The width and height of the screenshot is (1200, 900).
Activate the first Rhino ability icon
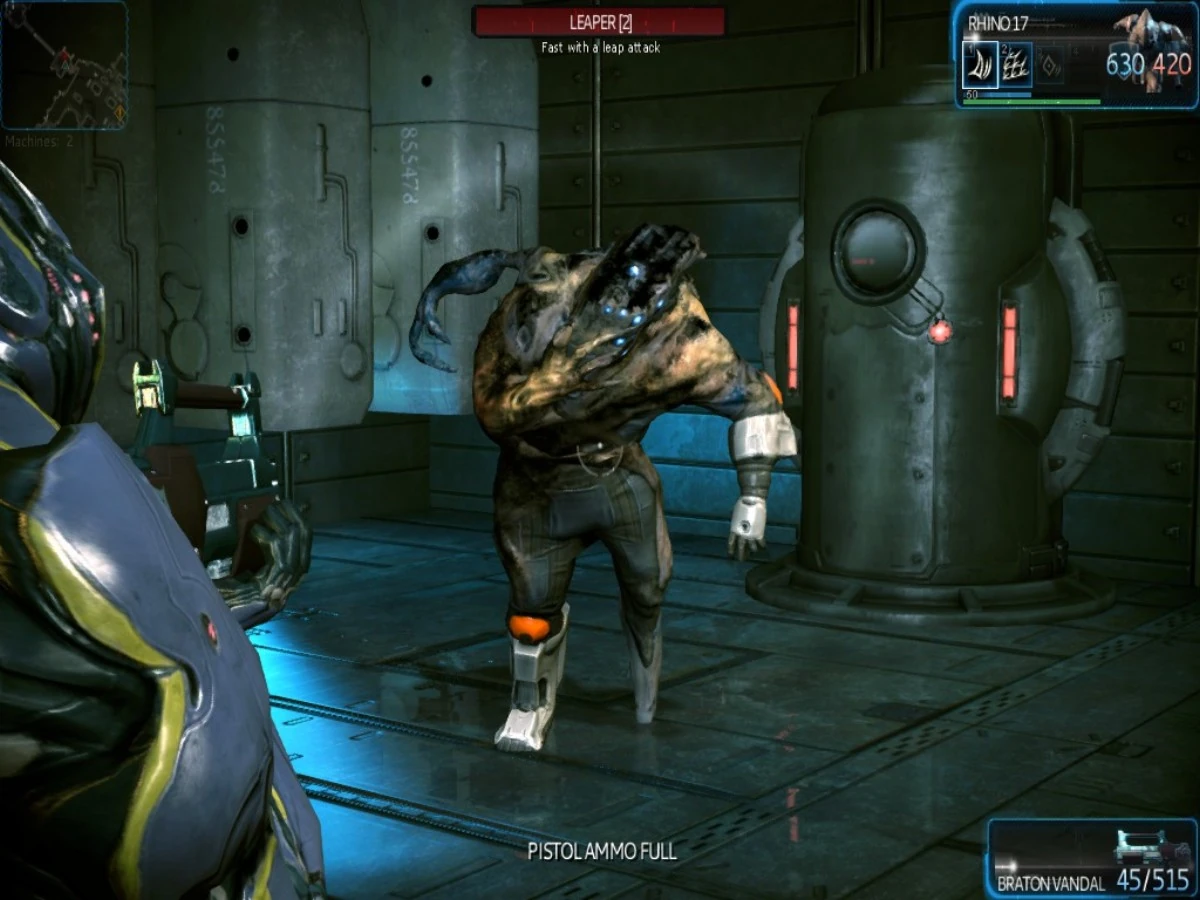coord(980,65)
